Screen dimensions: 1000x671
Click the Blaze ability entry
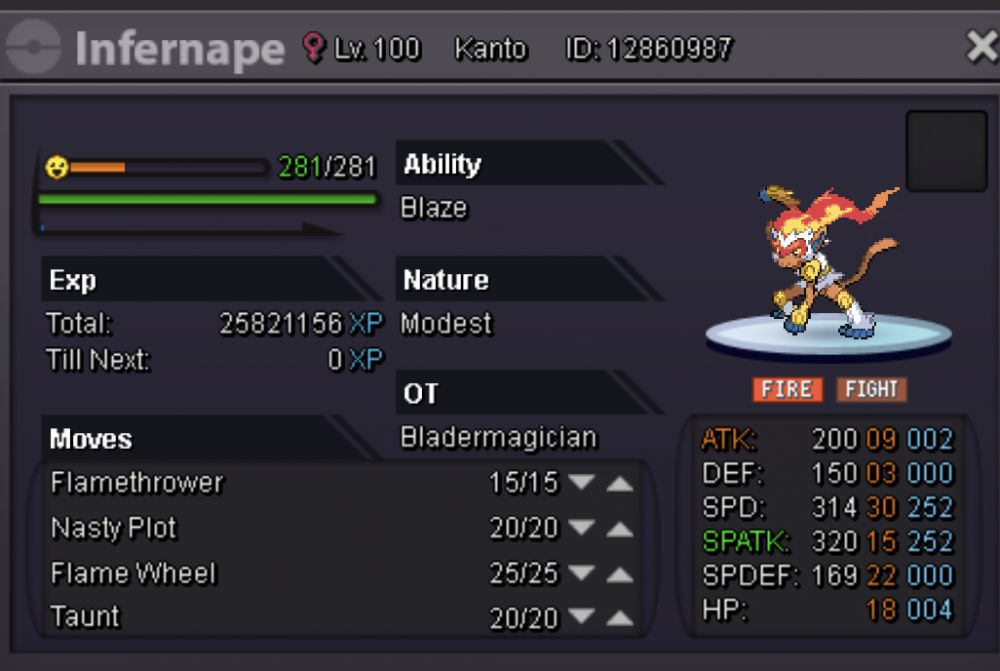tap(434, 208)
